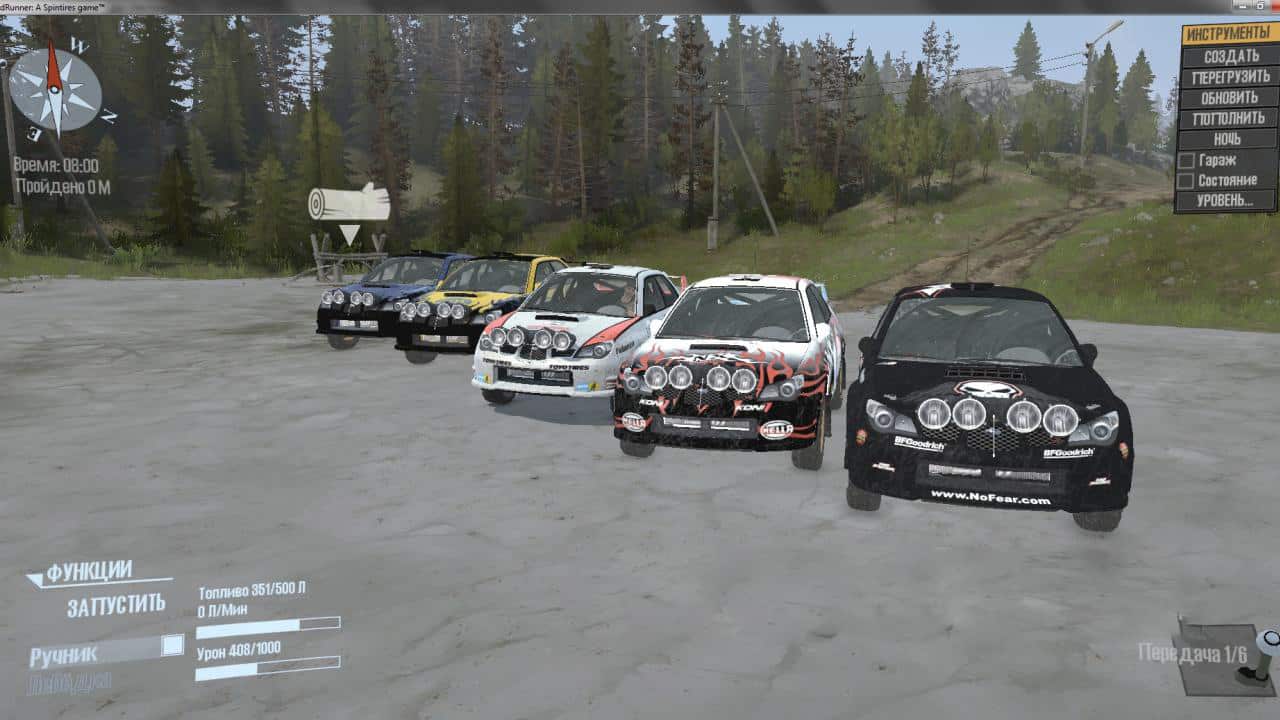Enable the Состояние checkbox
1280x720 pixels.
(x=1186, y=181)
